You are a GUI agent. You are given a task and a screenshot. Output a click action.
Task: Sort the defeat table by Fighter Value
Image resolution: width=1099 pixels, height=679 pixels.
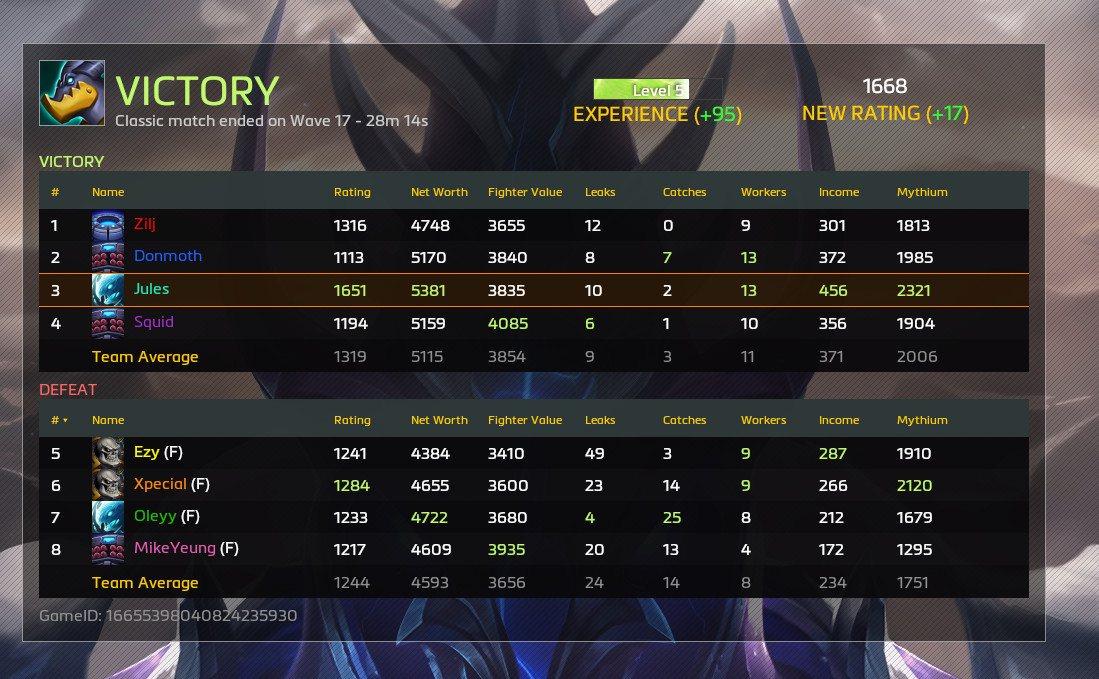(x=524, y=420)
